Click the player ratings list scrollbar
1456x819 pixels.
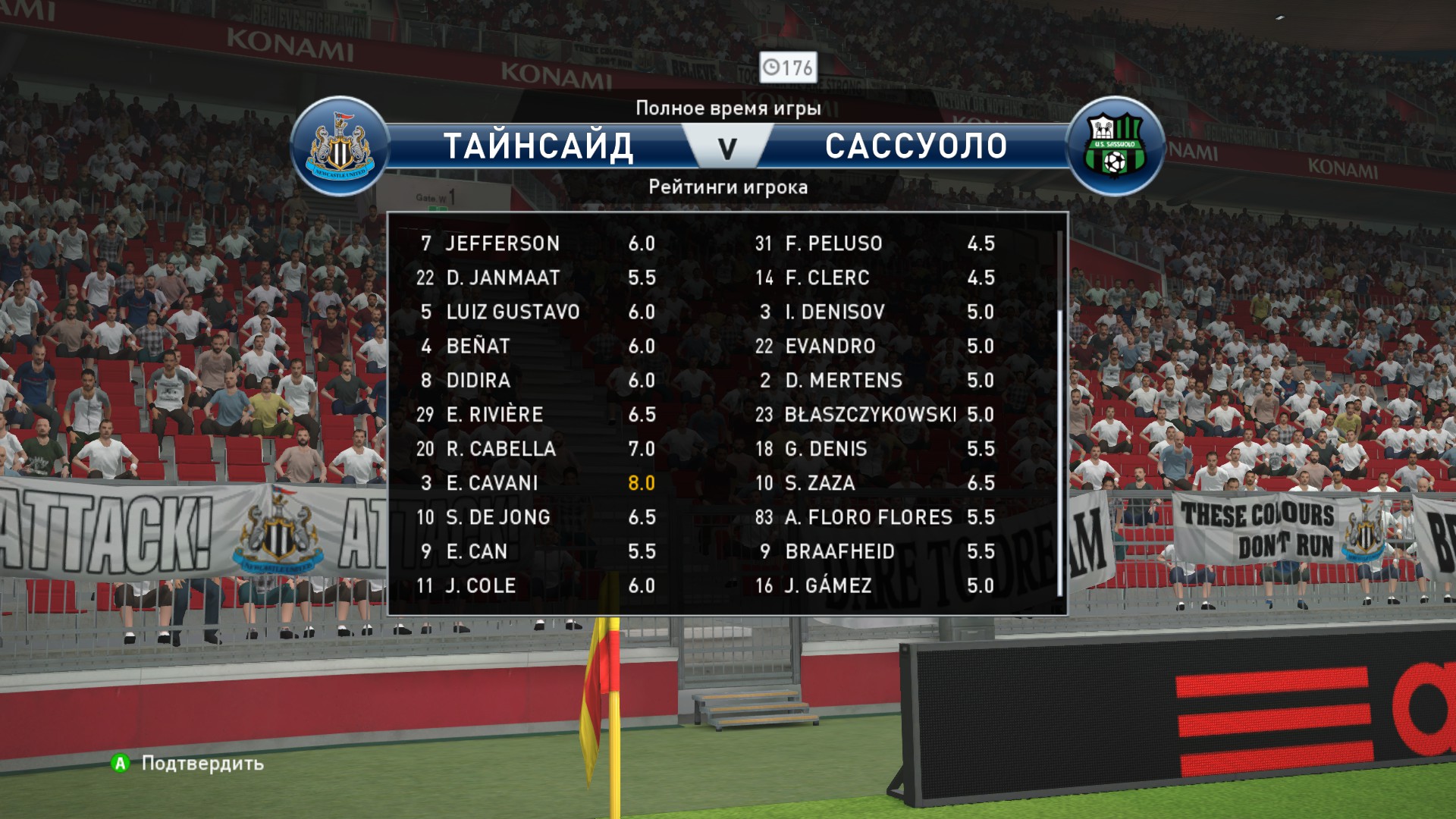pyautogui.click(x=1059, y=452)
